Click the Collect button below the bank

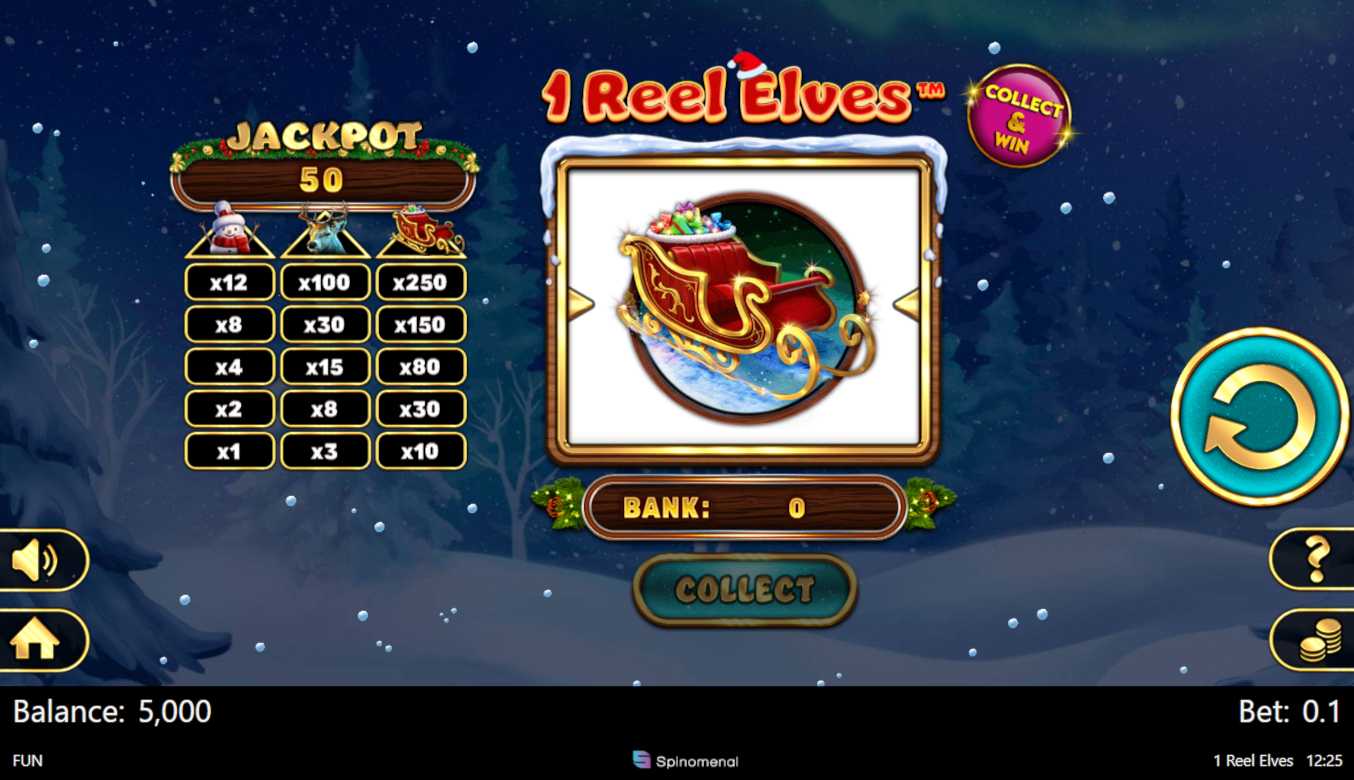(x=745, y=589)
